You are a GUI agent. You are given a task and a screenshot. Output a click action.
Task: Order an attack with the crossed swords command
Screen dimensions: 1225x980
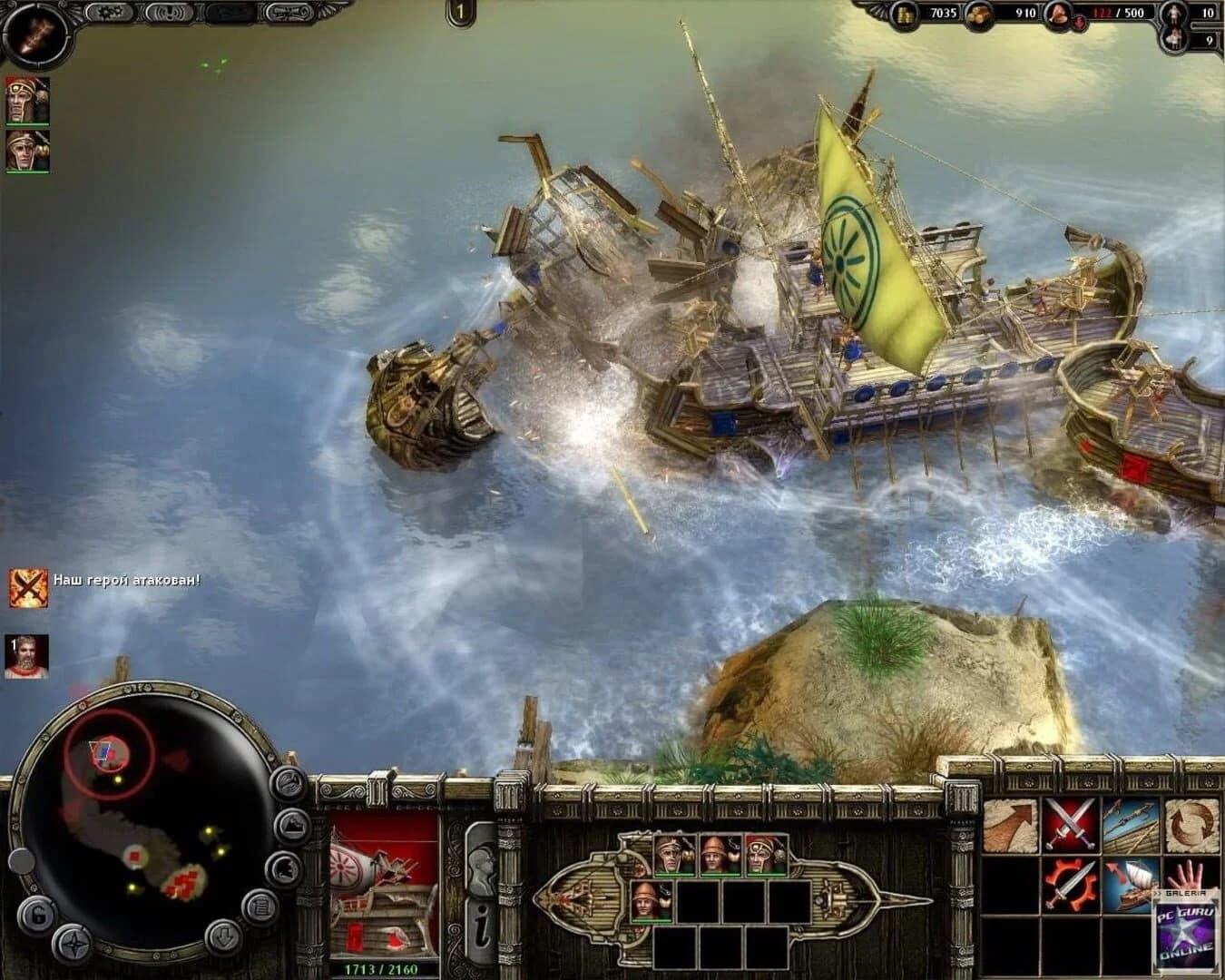[1069, 824]
